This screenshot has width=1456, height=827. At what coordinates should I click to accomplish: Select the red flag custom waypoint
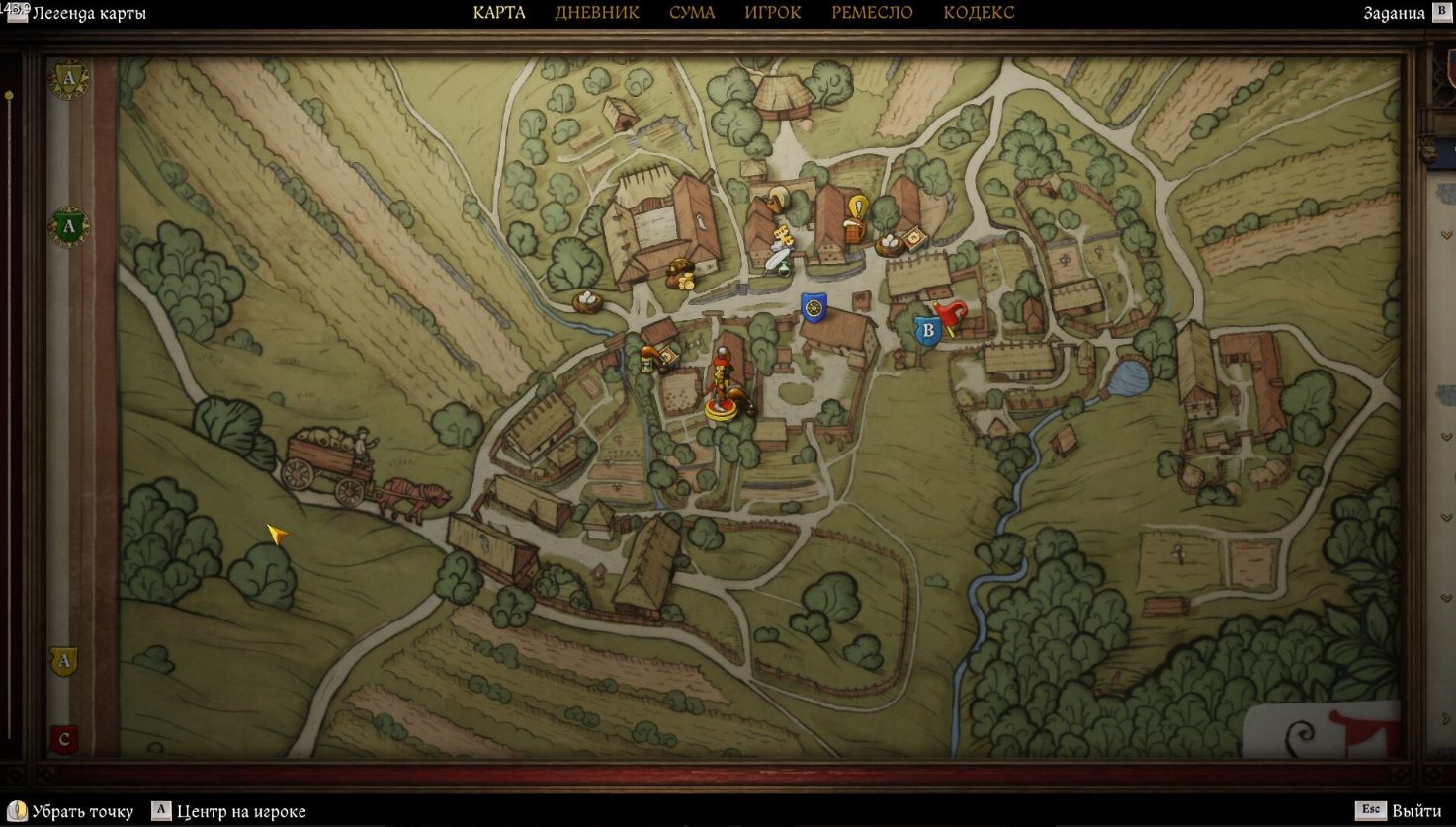(951, 317)
